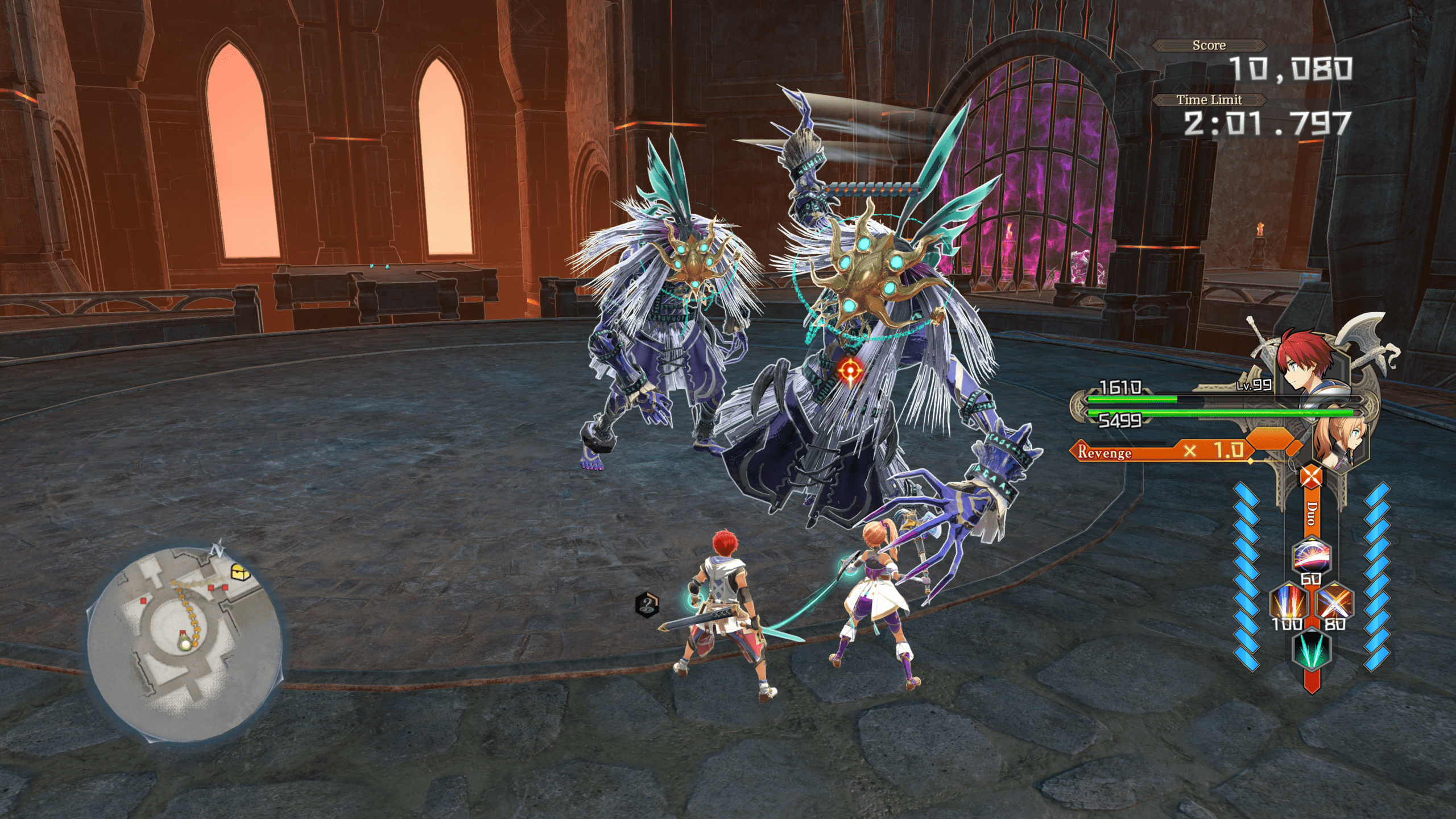This screenshot has height=819, width=1456.
Task: Select the treasure chest marker on minimap
Action: point(240,572)
